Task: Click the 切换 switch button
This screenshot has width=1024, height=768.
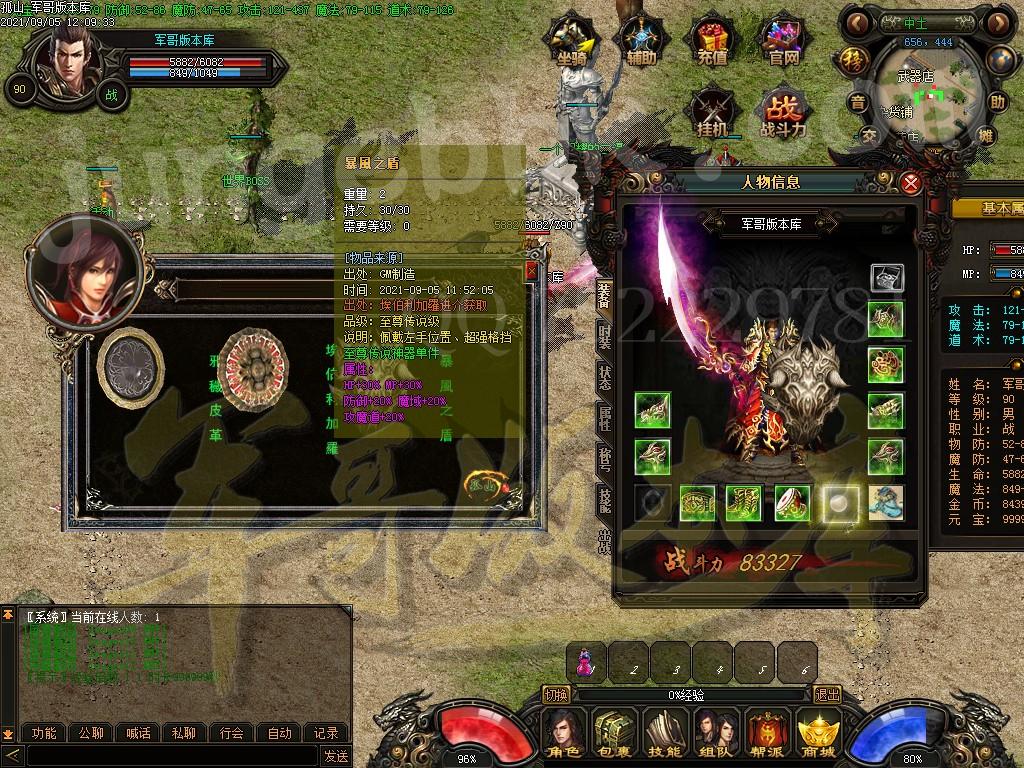Action: tap(557, 695)
